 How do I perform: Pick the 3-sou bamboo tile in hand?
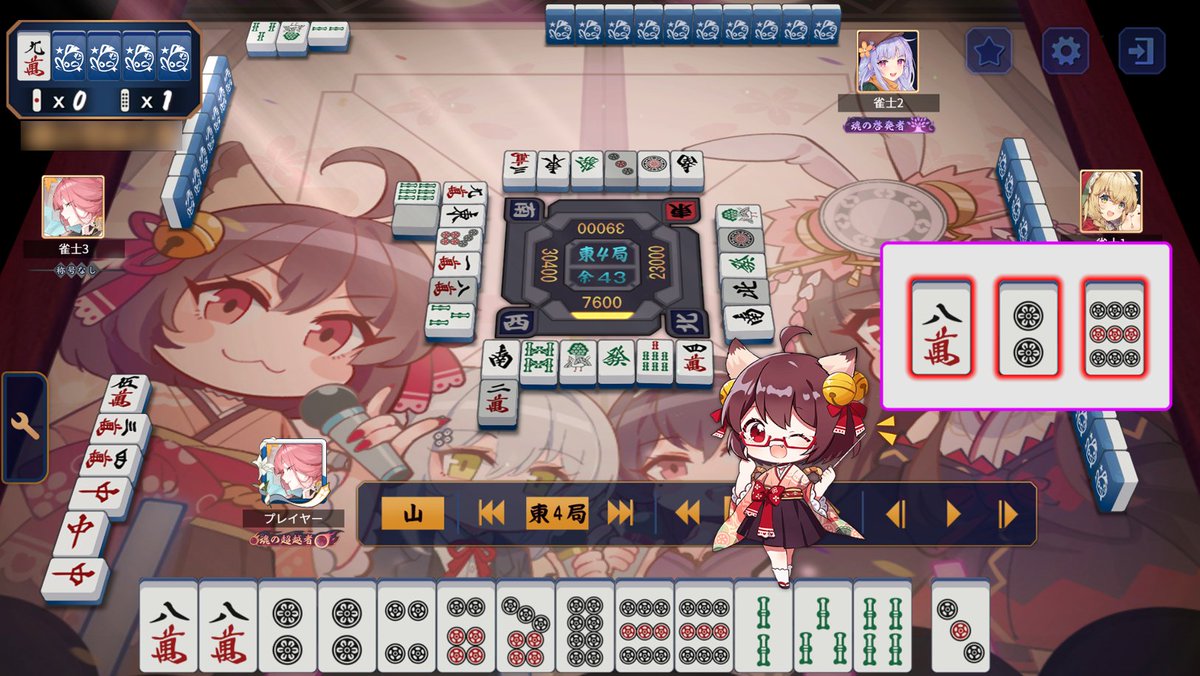tap(822, 626)
